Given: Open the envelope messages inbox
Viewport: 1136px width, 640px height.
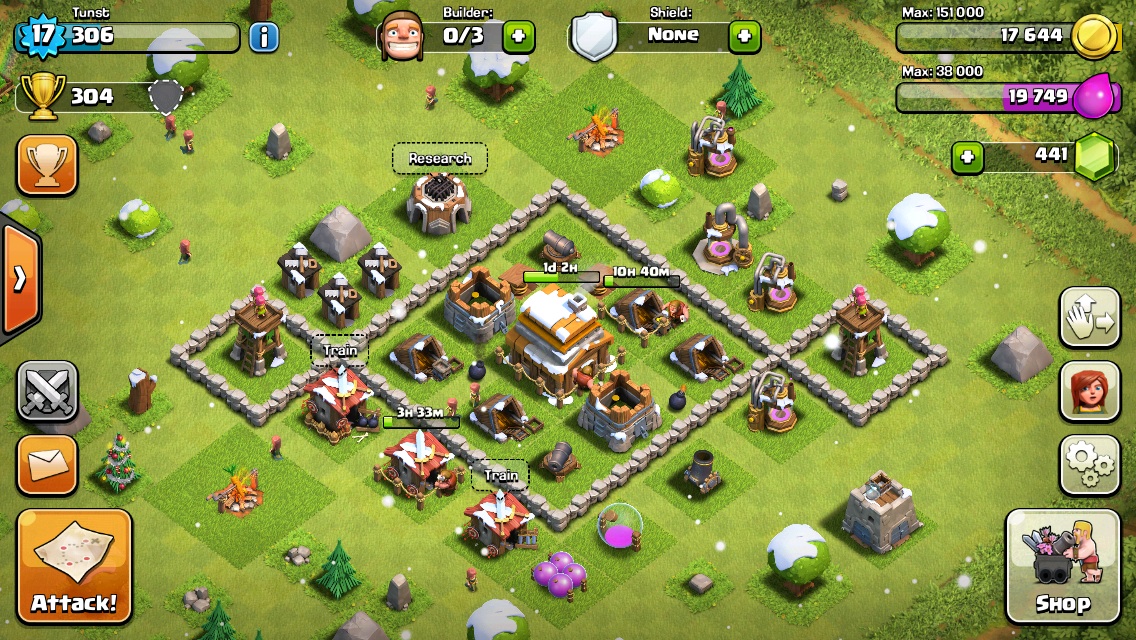Looking at the screenshot, I should 47,464.
